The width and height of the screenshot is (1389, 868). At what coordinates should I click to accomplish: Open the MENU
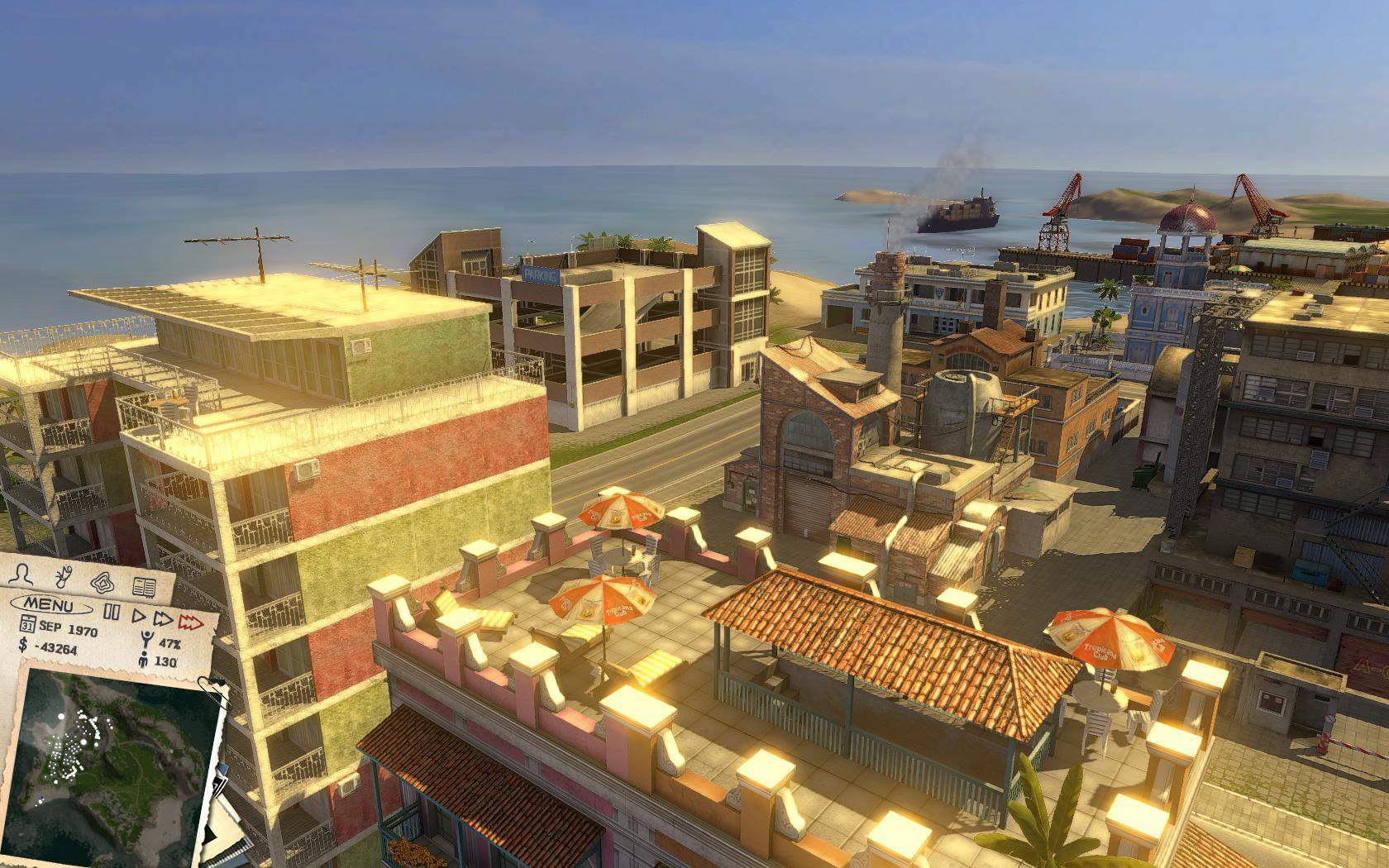coord(50,605)
